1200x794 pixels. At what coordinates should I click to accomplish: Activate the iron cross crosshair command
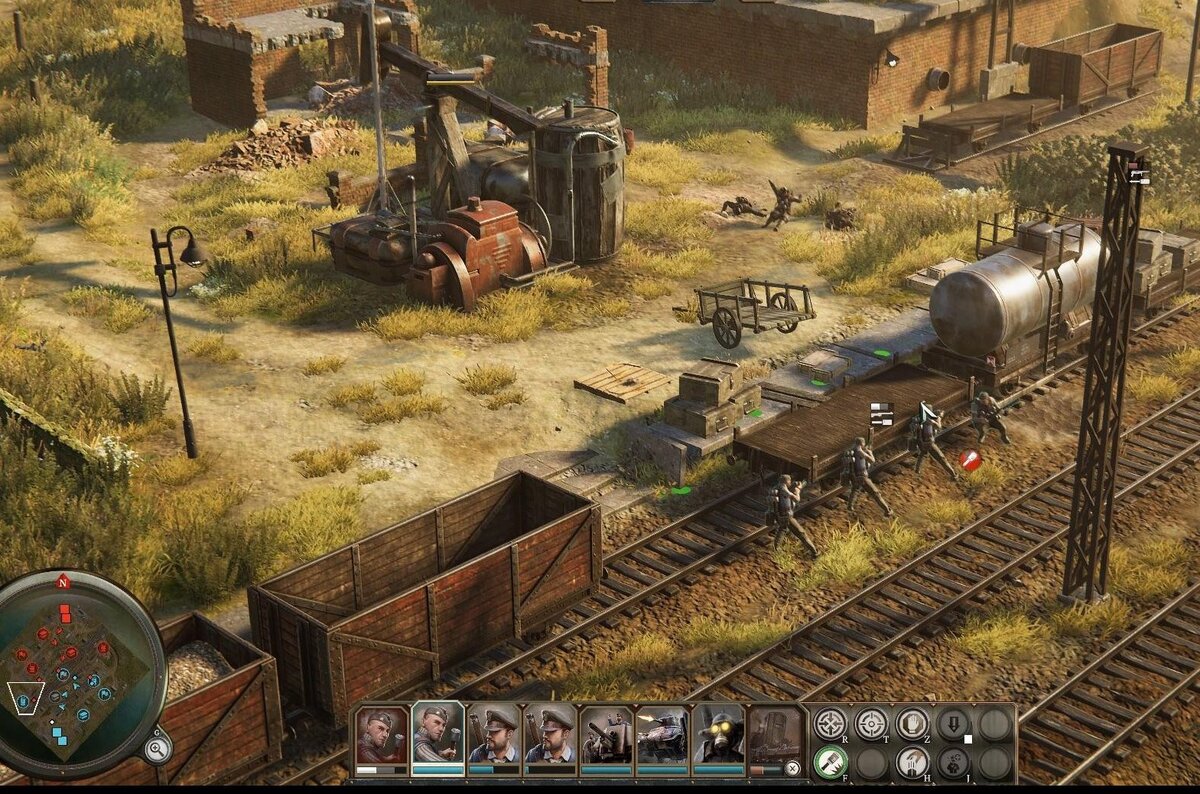point(830,724)
